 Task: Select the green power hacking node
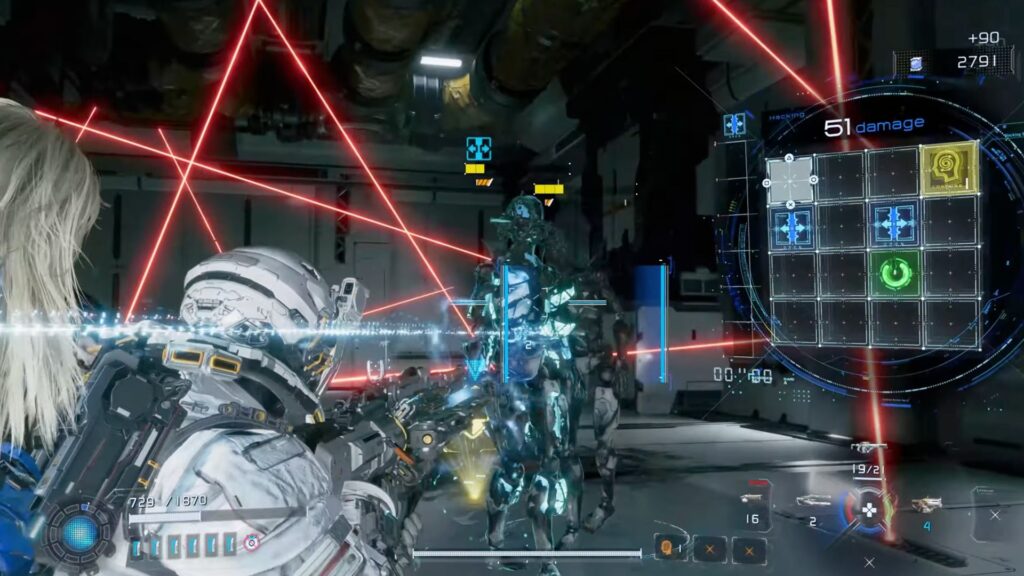tap(895, 272)
